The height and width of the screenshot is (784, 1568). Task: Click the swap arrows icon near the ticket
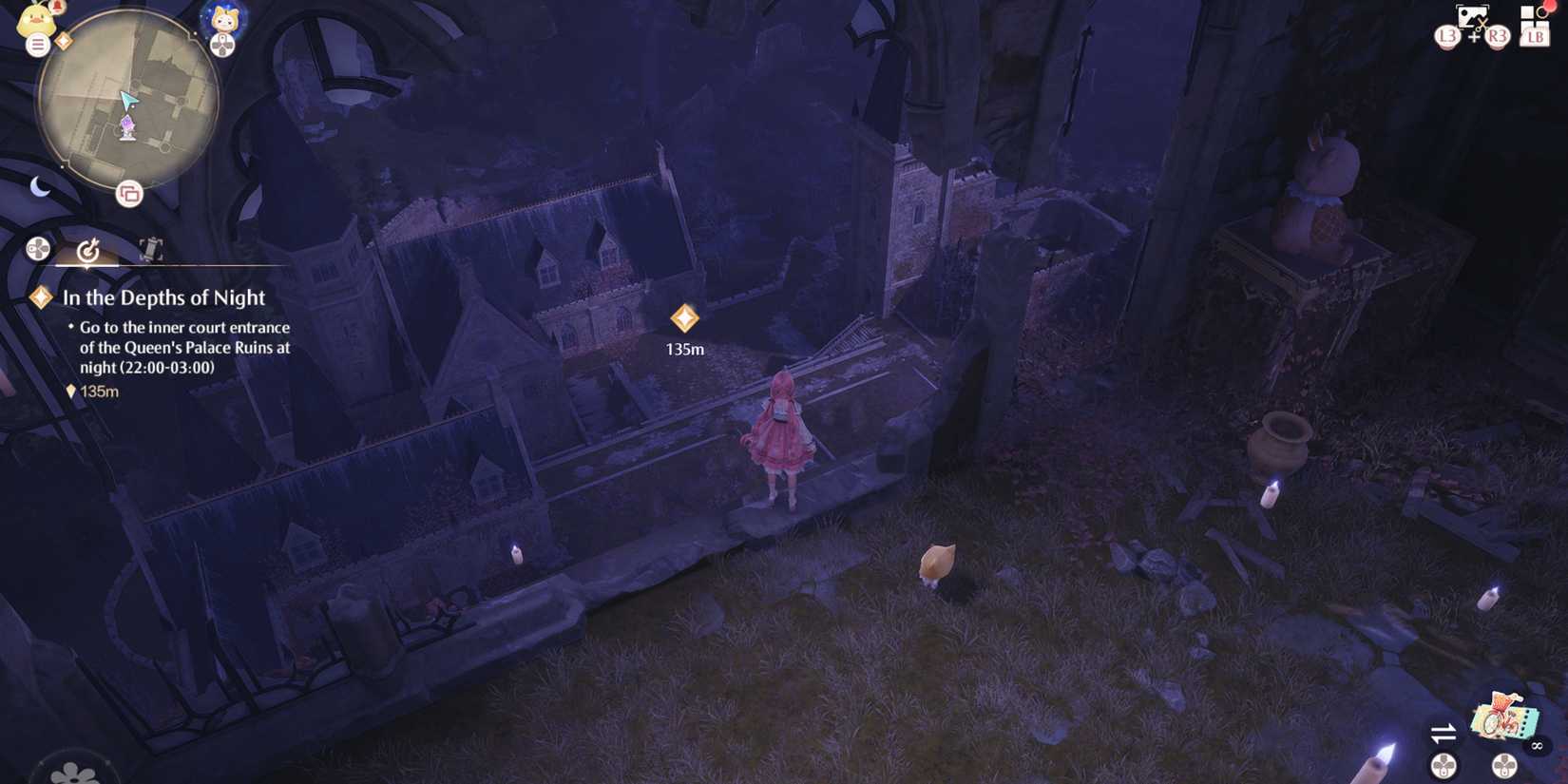tap(1443, 733)
